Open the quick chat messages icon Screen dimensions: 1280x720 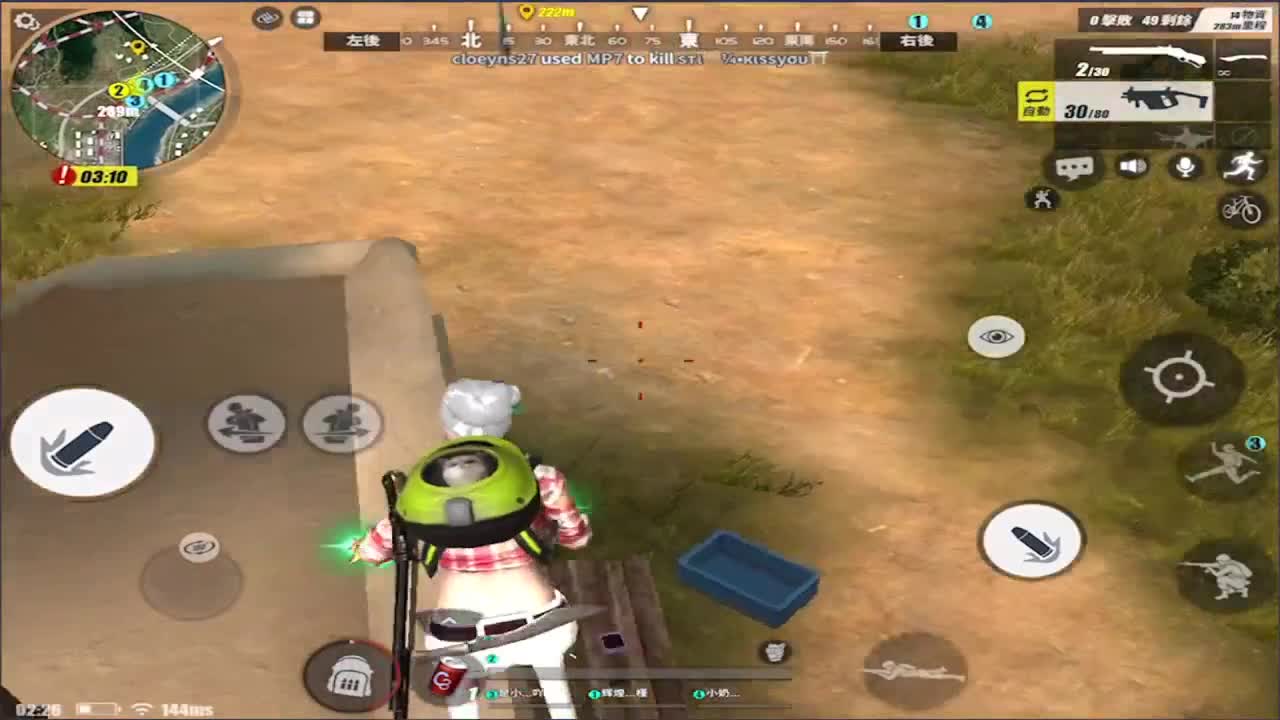(1073, 166)
